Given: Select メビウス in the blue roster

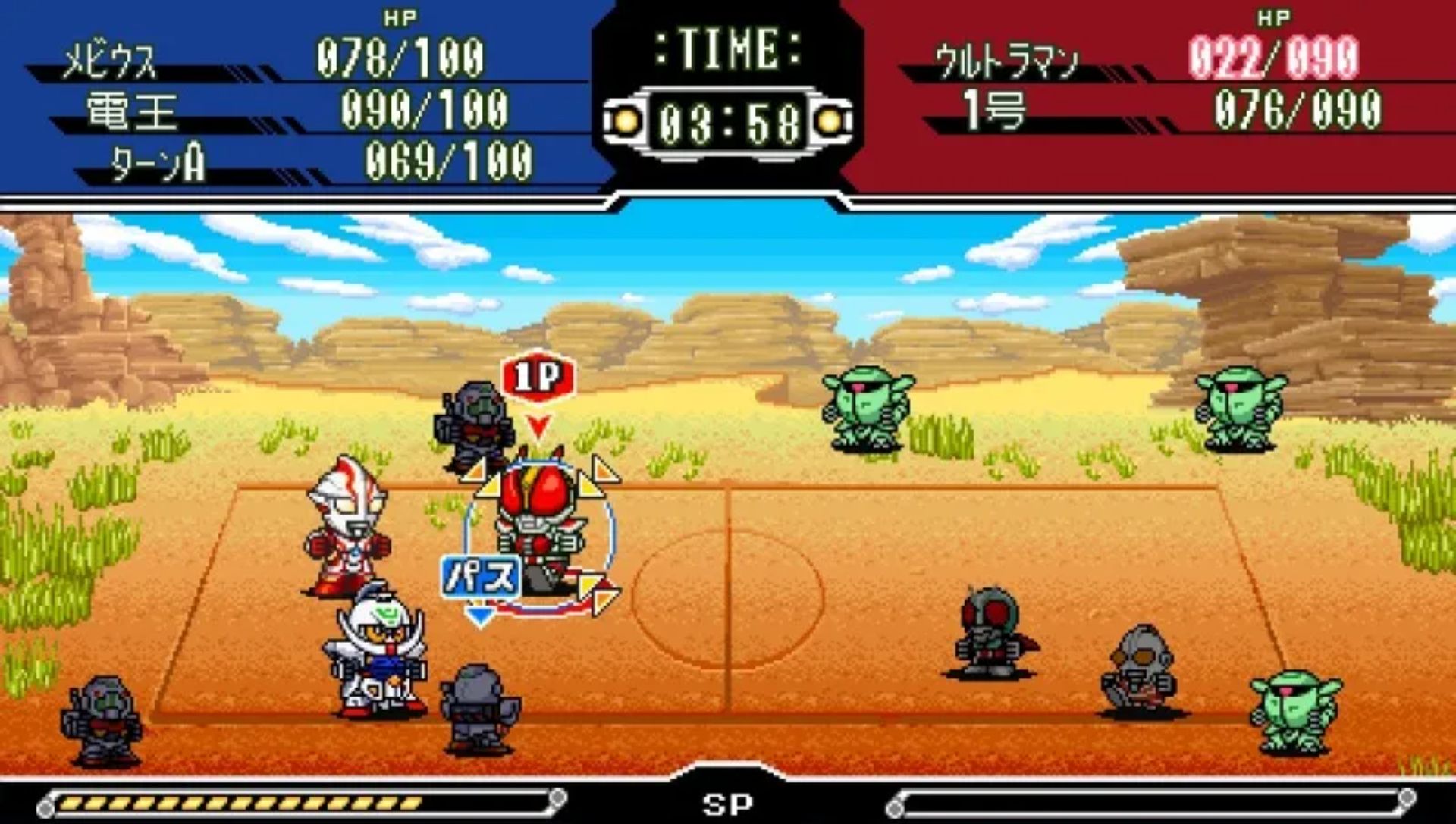Looking at the screenshot, I should tap(110, 61).
